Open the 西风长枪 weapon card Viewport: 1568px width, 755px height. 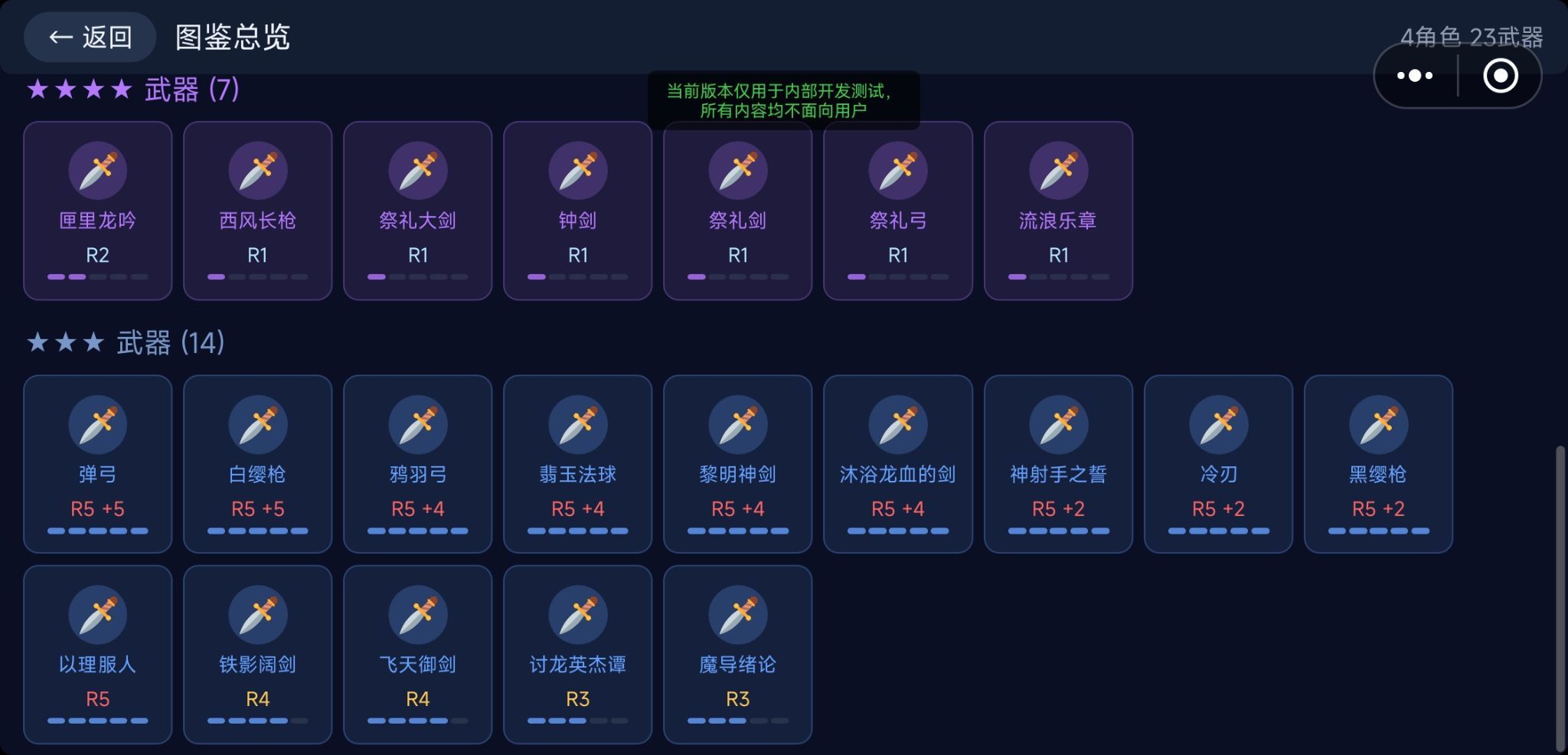[257, 211]
